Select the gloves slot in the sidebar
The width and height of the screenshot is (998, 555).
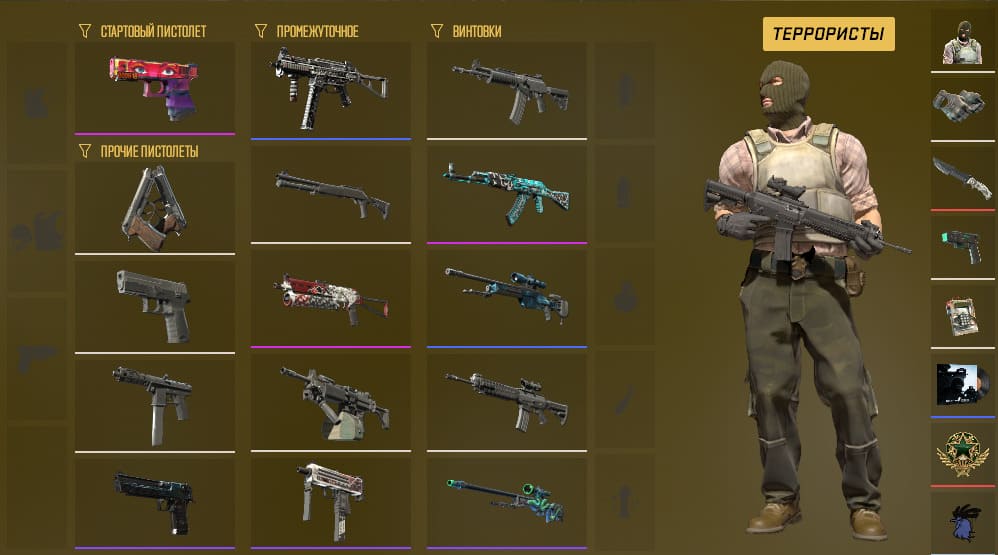pos(961,105)
